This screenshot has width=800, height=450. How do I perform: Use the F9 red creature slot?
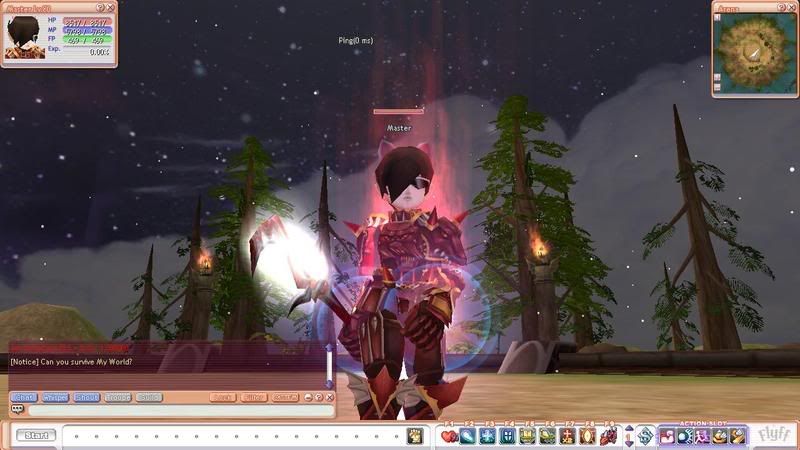607,436
